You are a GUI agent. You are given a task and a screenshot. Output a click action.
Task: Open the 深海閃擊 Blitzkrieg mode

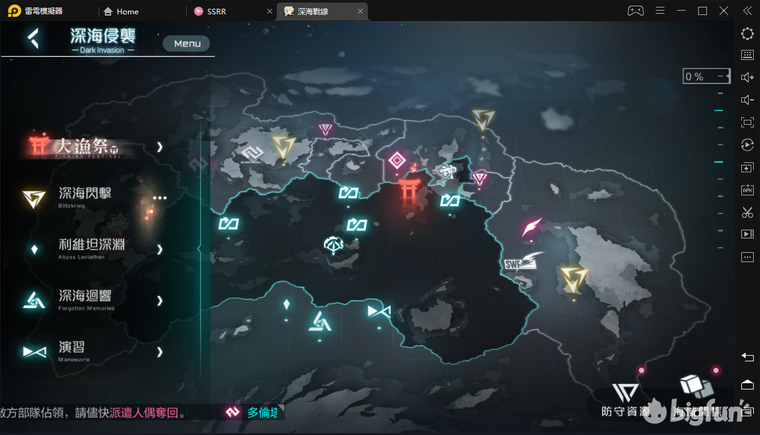(x=86, y=197)
